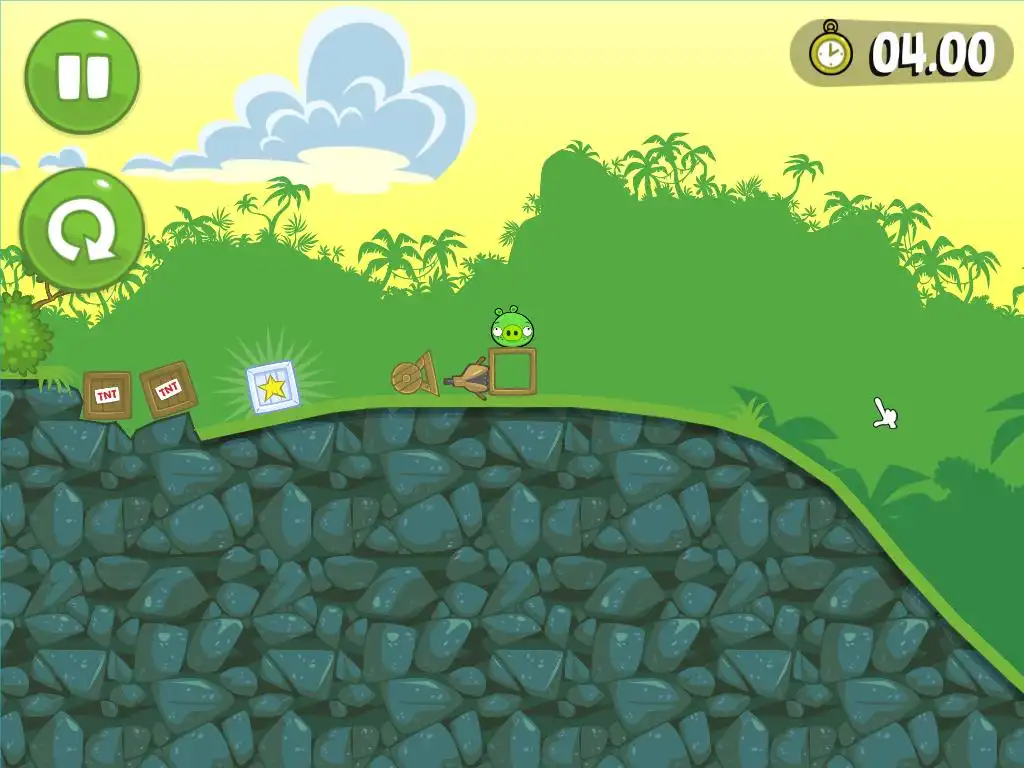Image resolution: width=1024 pixels, height=768 pixels.
Task: Restart the level with the circular arrow
Action: click(x=82, y=229)
